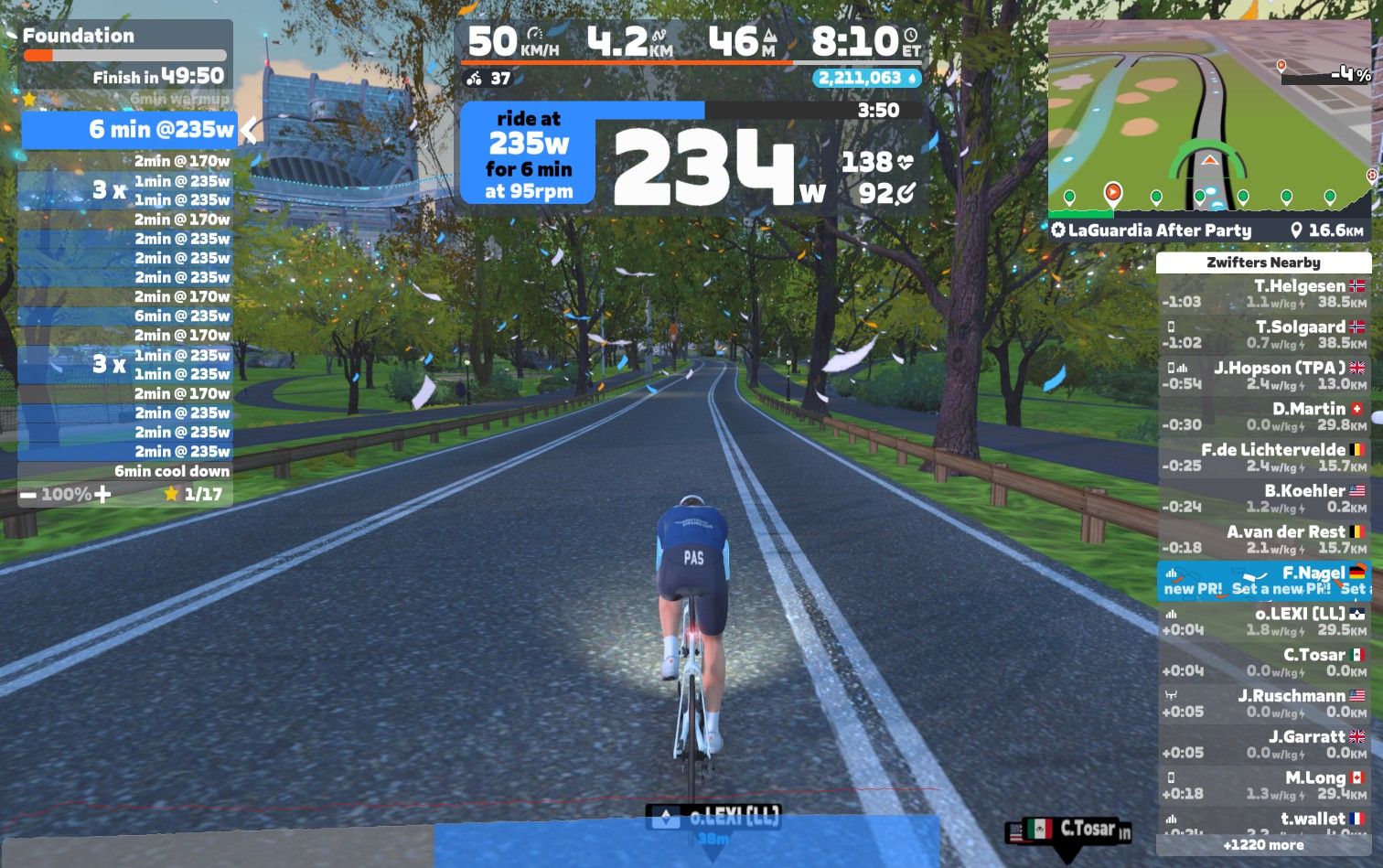Pick J.Garratt in Zwifters Nearby

pyautogui.click(x=1263, y=745)
